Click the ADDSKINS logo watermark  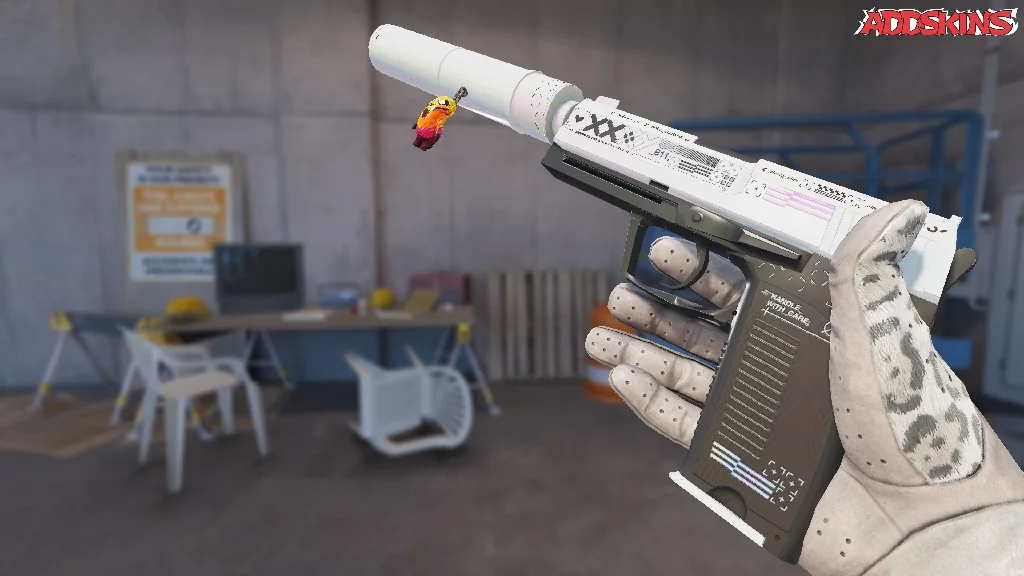(936, 22)
